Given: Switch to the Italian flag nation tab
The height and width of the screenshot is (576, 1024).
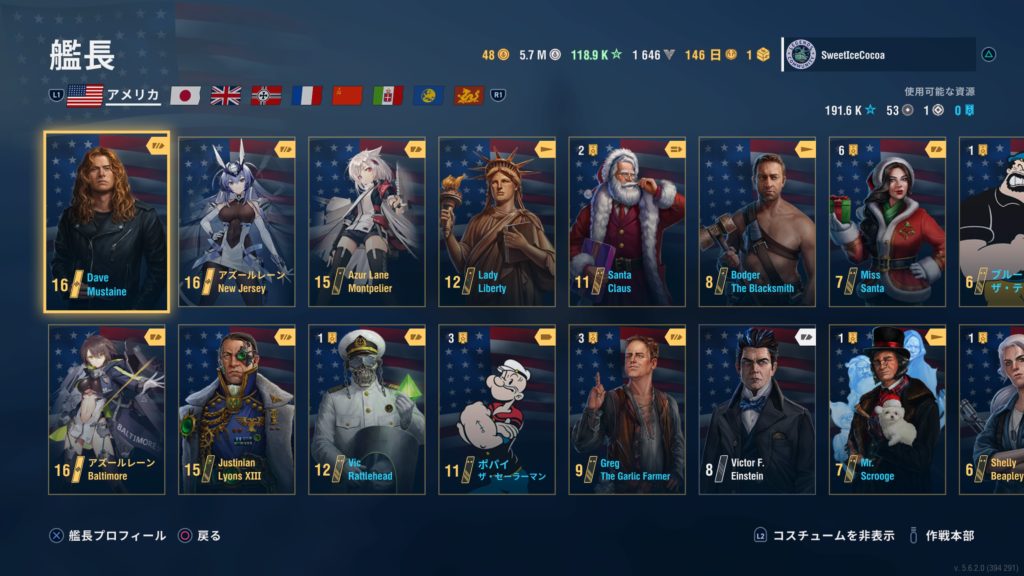Looking at the screenshot, I should 388,95.
